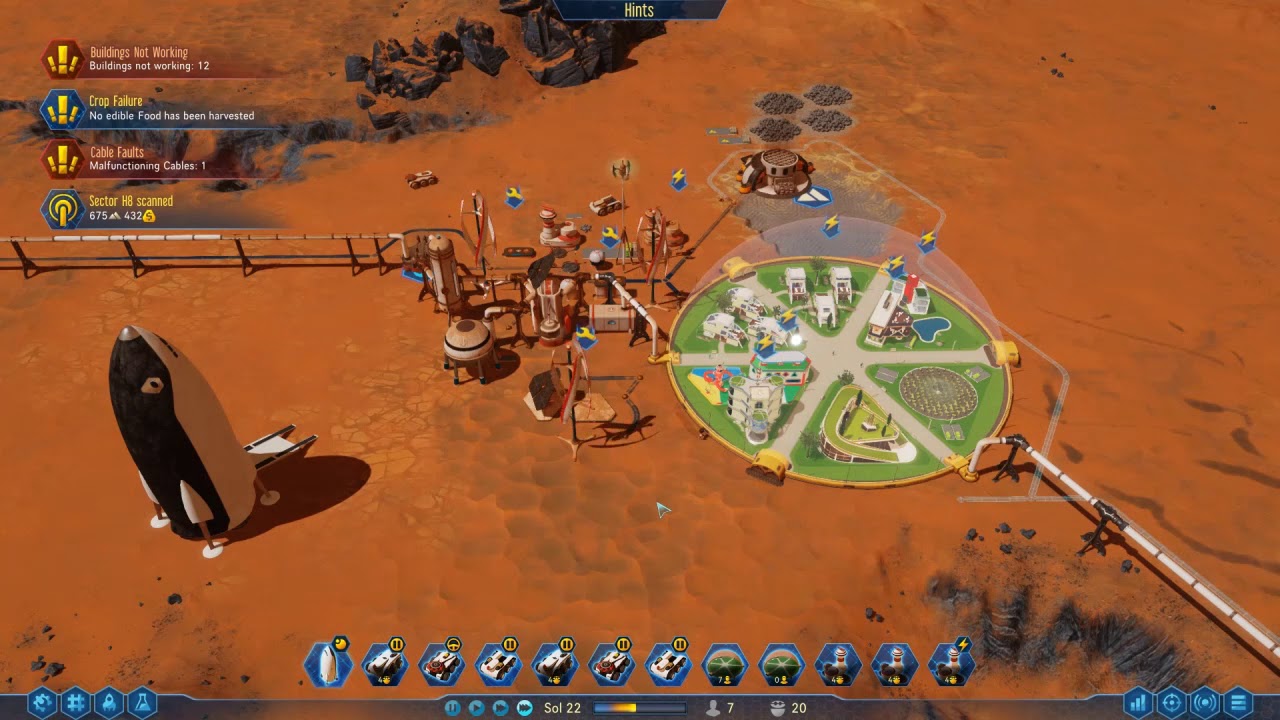Open the research flask screen
Viewport: 1280px width, 720px height.
[x=144, y=703]
